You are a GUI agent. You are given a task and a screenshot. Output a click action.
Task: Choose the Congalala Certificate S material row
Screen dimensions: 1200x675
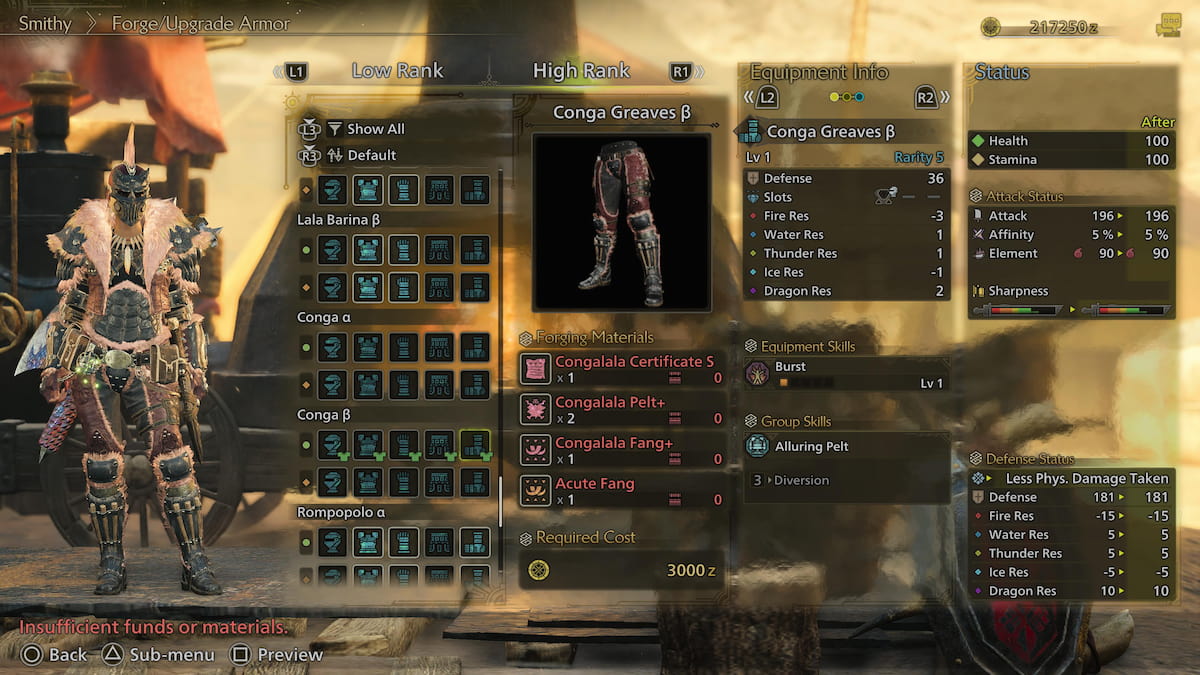(621, 369)
